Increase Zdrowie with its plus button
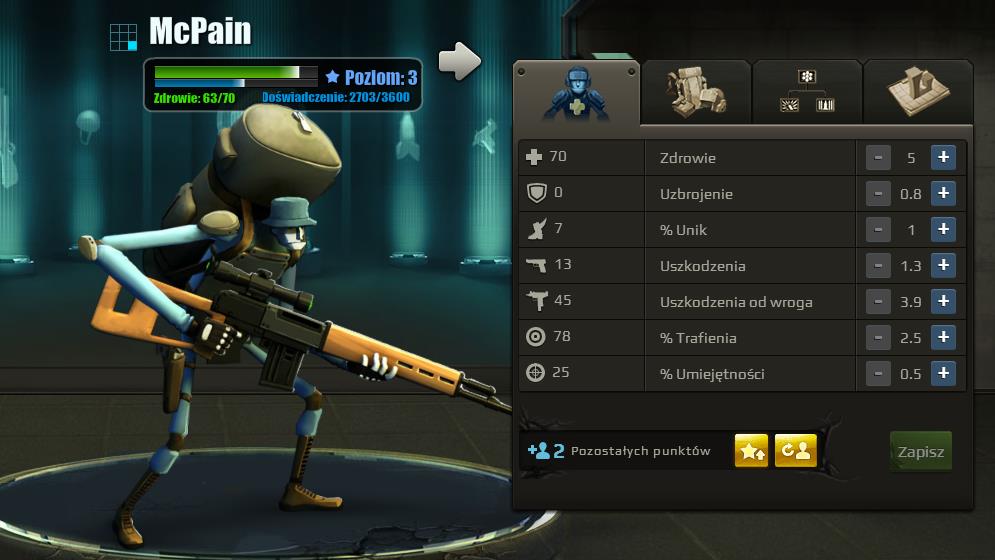 pyautogui.click(x=942, y=158)
